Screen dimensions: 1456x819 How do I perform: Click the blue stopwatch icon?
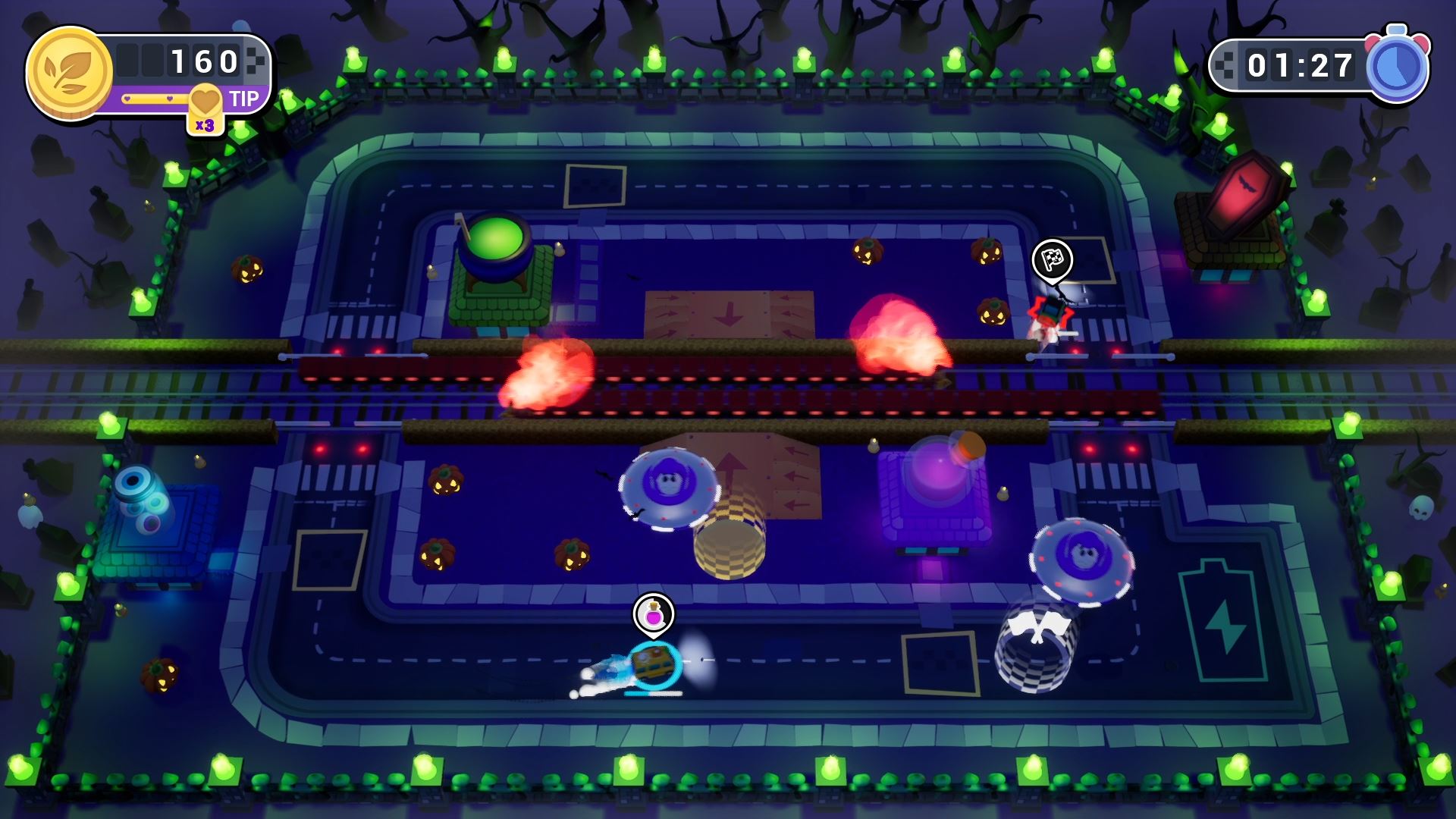tap(1396, 67)
